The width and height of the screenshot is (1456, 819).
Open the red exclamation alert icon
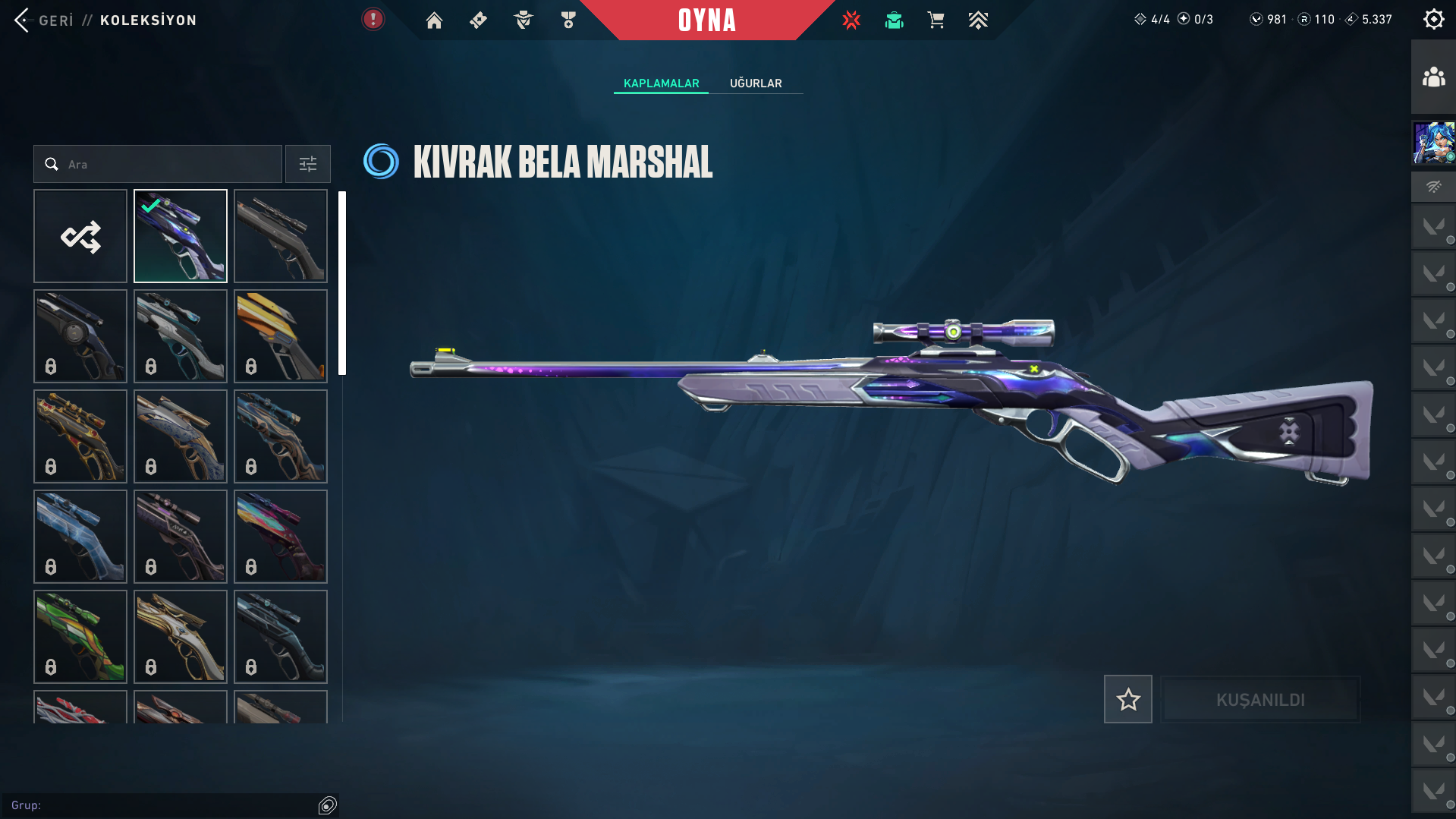[373, 20]
